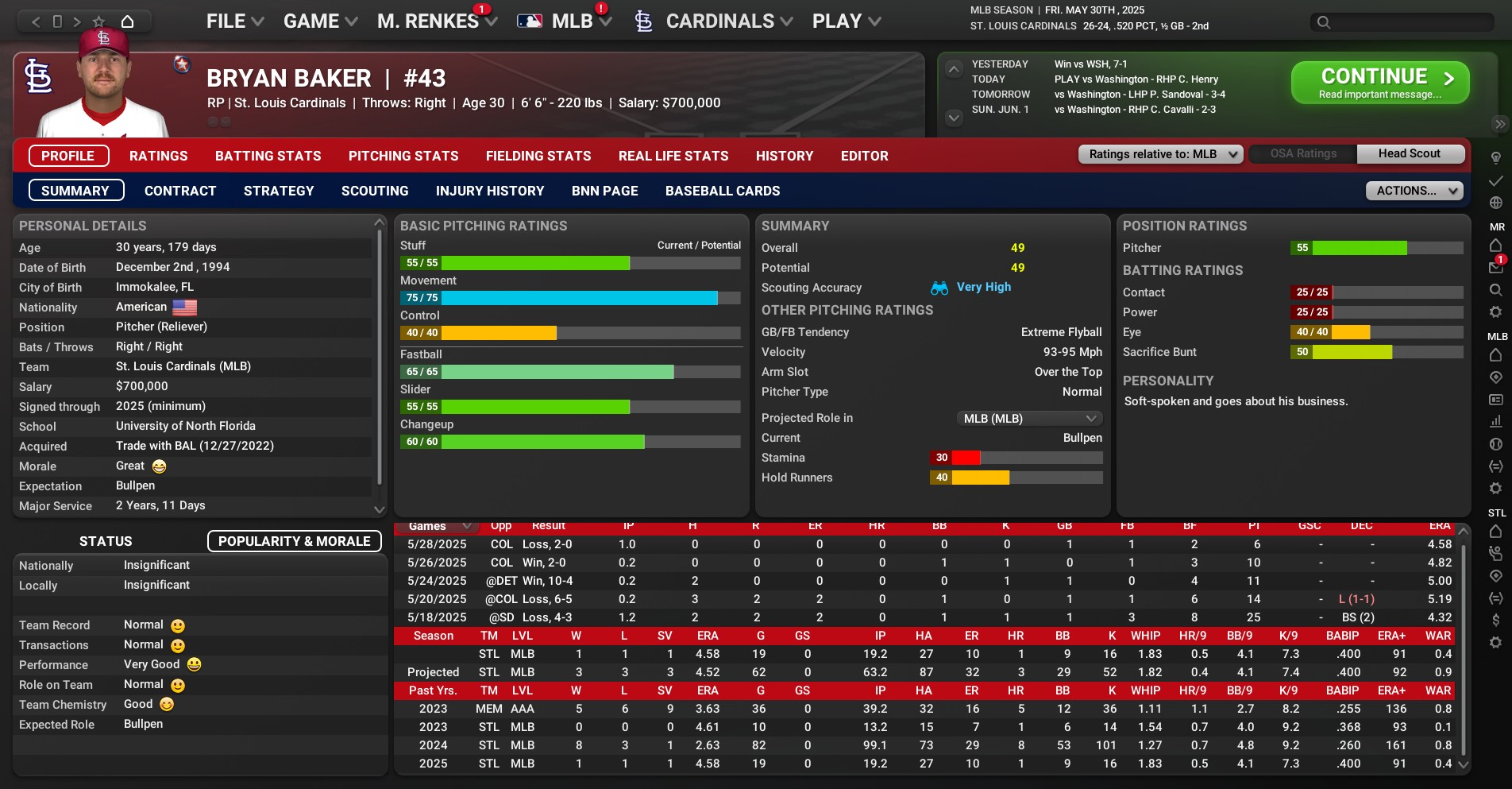This screenshot has height=789, width=1512.
Task: Show the INJURY HISTORY sub-tab
Action: pos(490,191)
